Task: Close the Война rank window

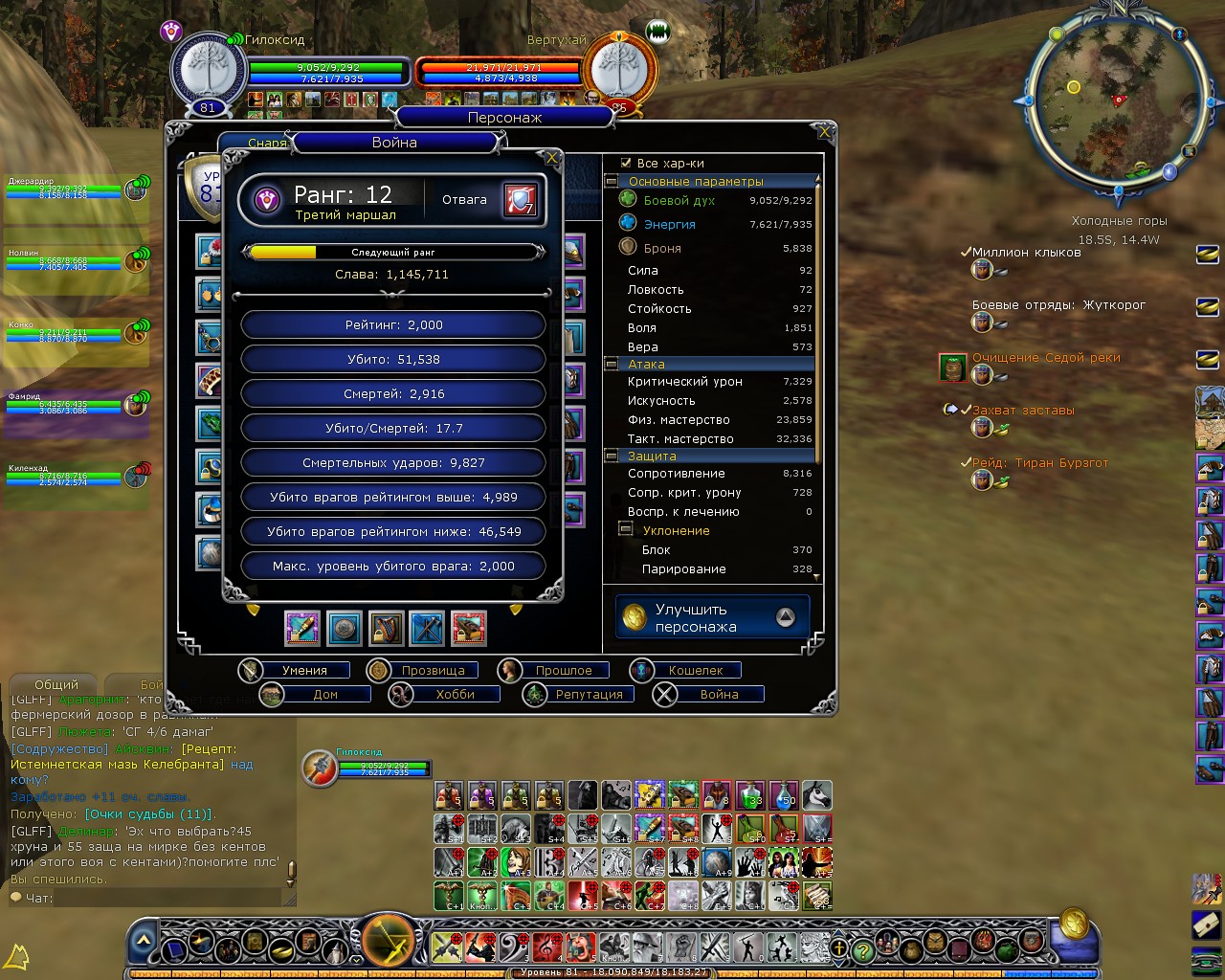Action: 551,158
